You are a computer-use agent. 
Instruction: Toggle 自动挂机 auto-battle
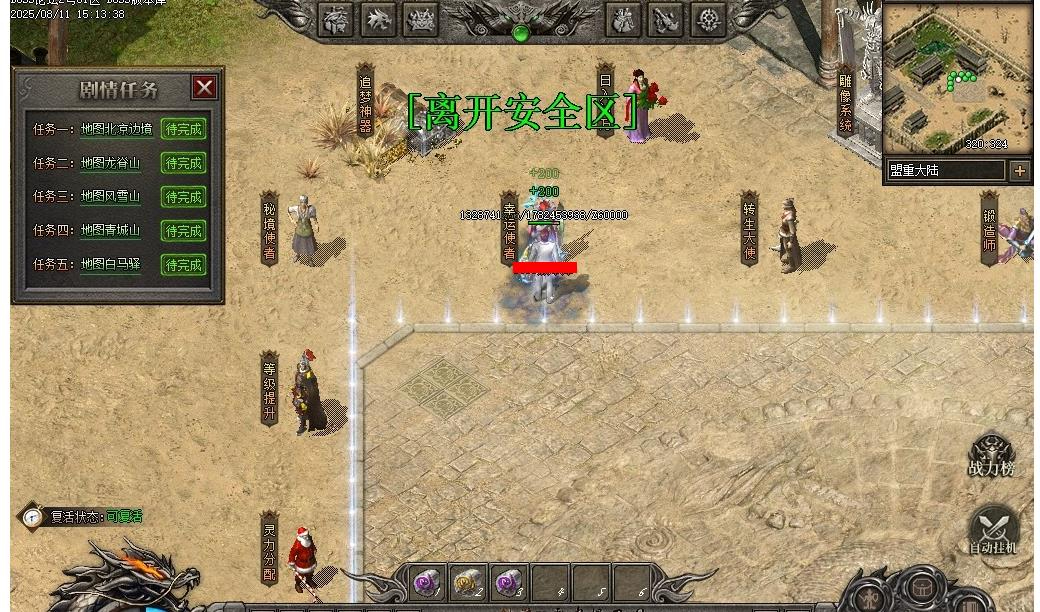coord(993,531)
